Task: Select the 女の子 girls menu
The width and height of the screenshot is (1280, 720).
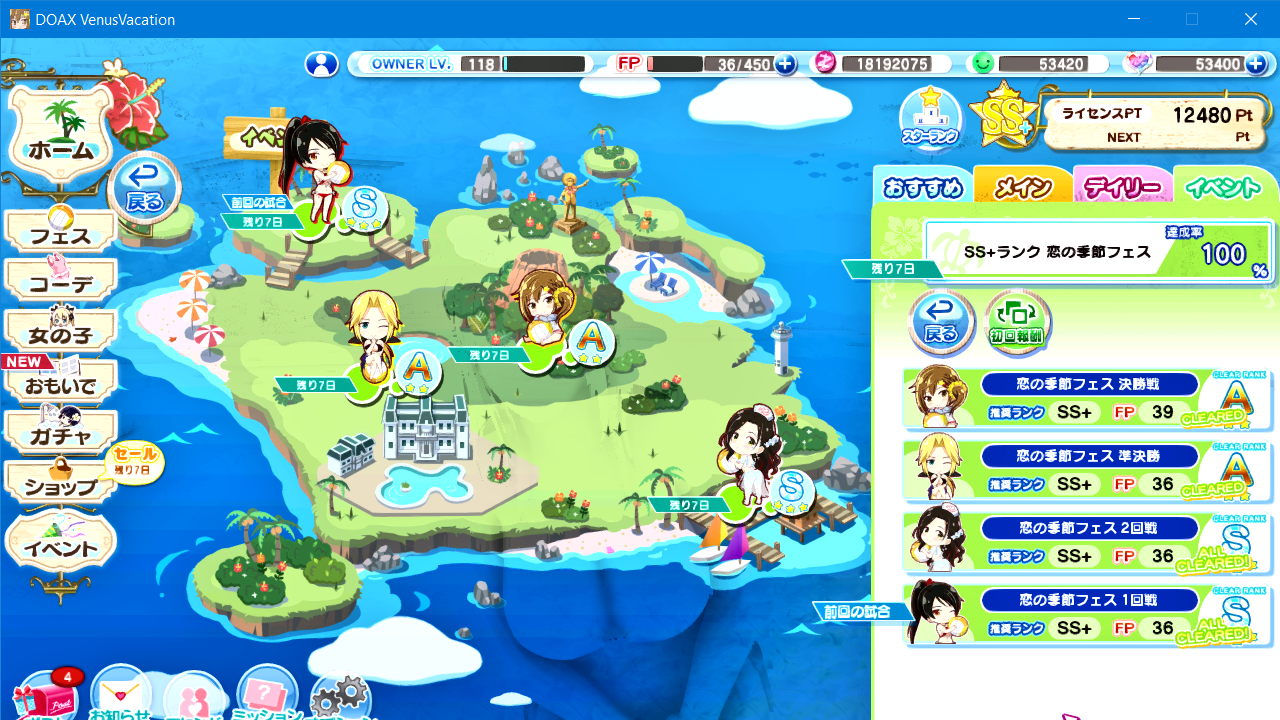Action: tap(61, 332)
